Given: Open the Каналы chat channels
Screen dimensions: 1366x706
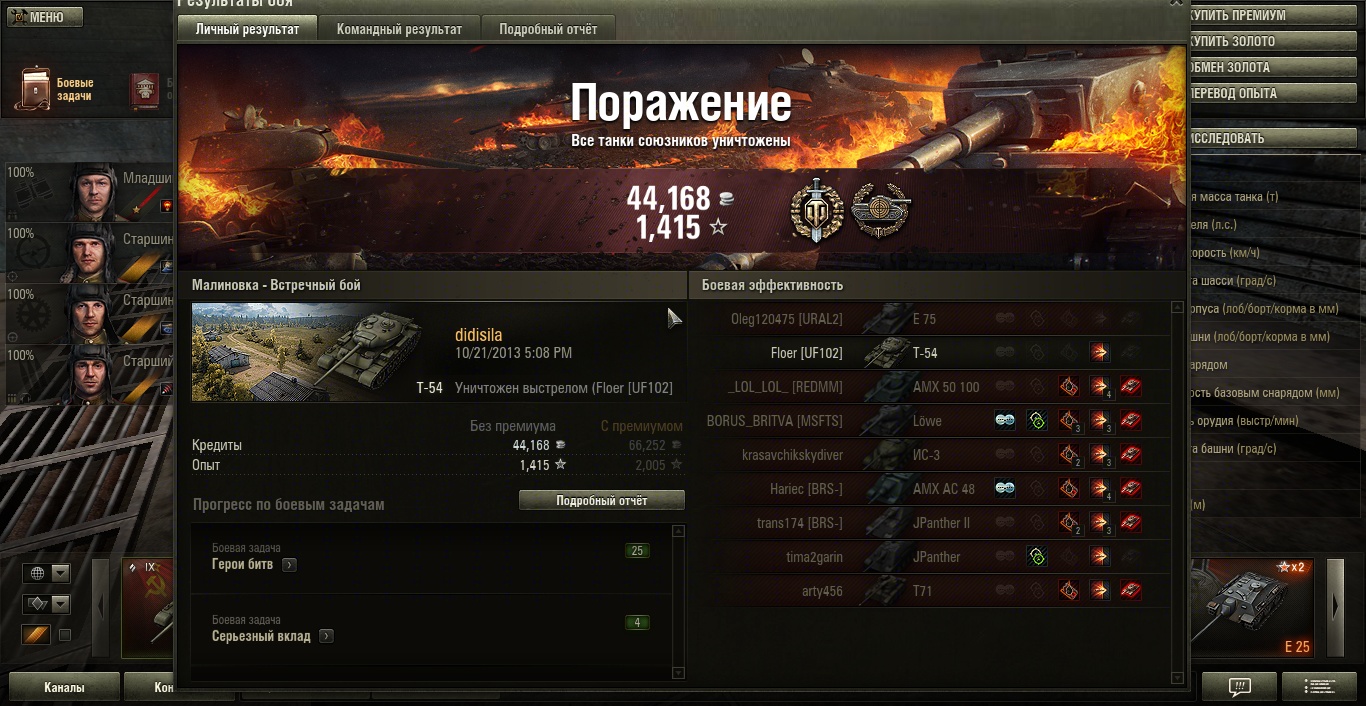Looking at the screenshot, I should click(x=64, y=687).
